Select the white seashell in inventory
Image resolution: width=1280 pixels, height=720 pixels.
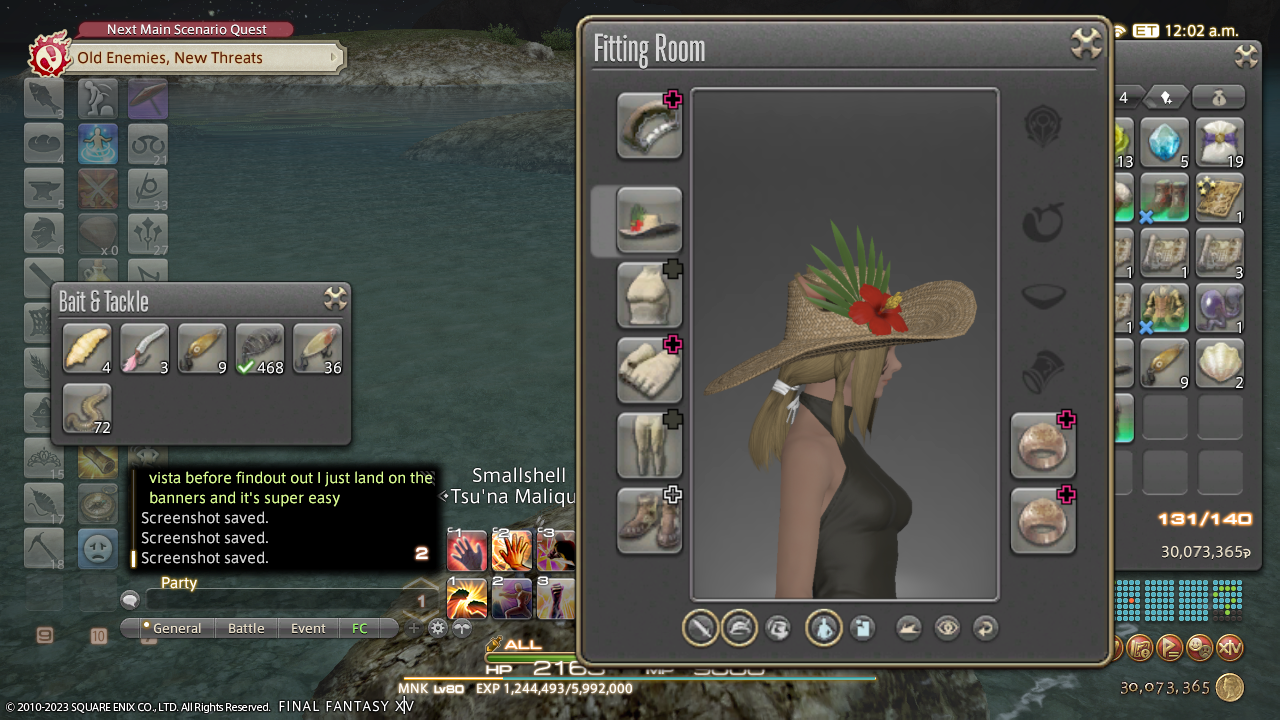pos(1219,363)
